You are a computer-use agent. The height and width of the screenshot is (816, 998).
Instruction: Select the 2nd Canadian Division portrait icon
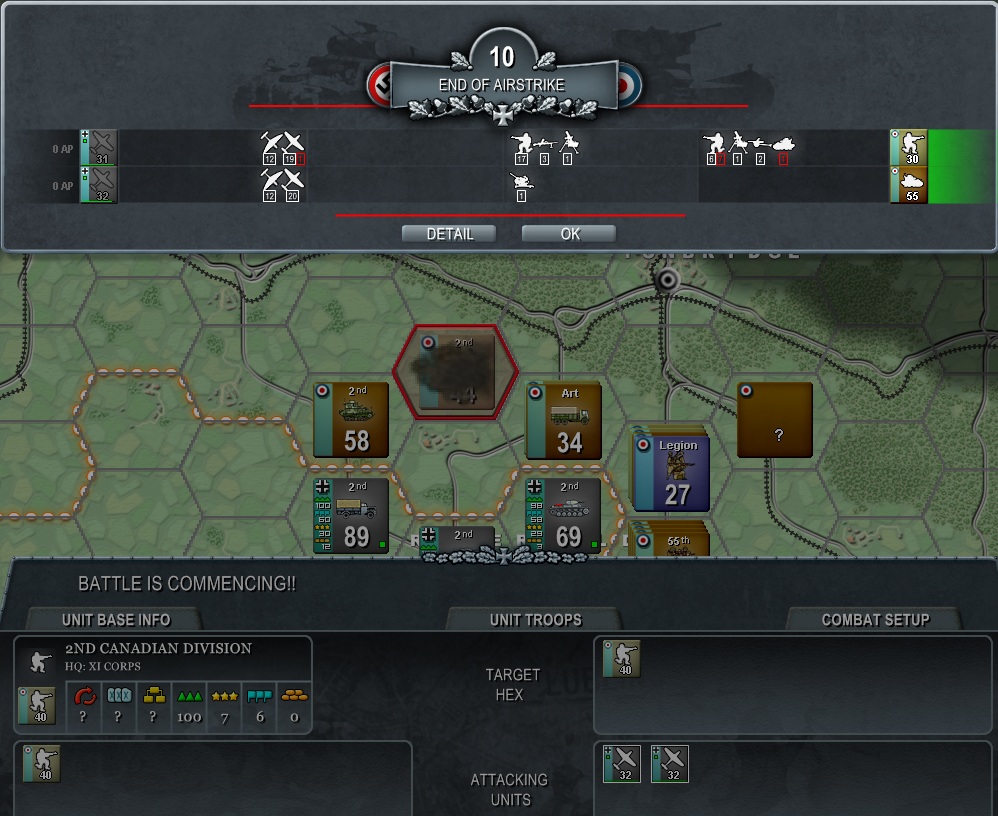click(38, 704)
